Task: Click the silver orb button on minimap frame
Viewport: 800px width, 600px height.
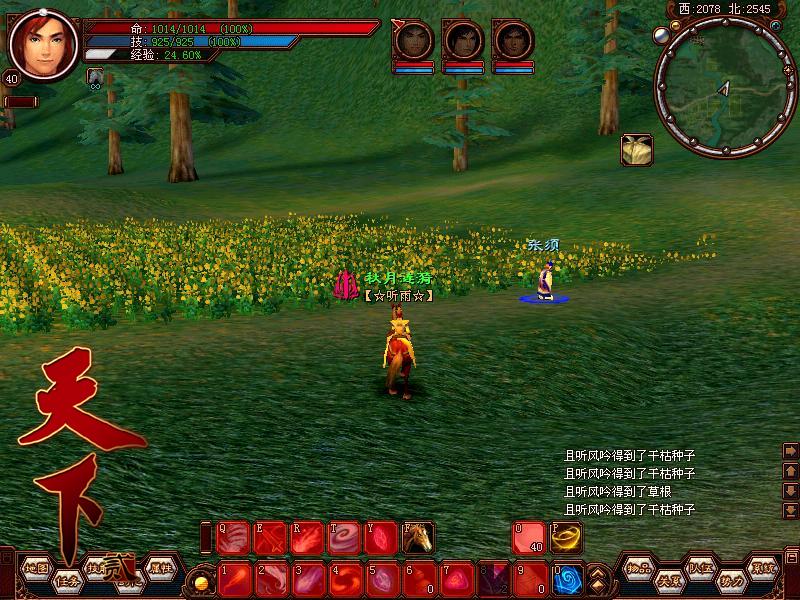Action: click(x=661, y=35)
